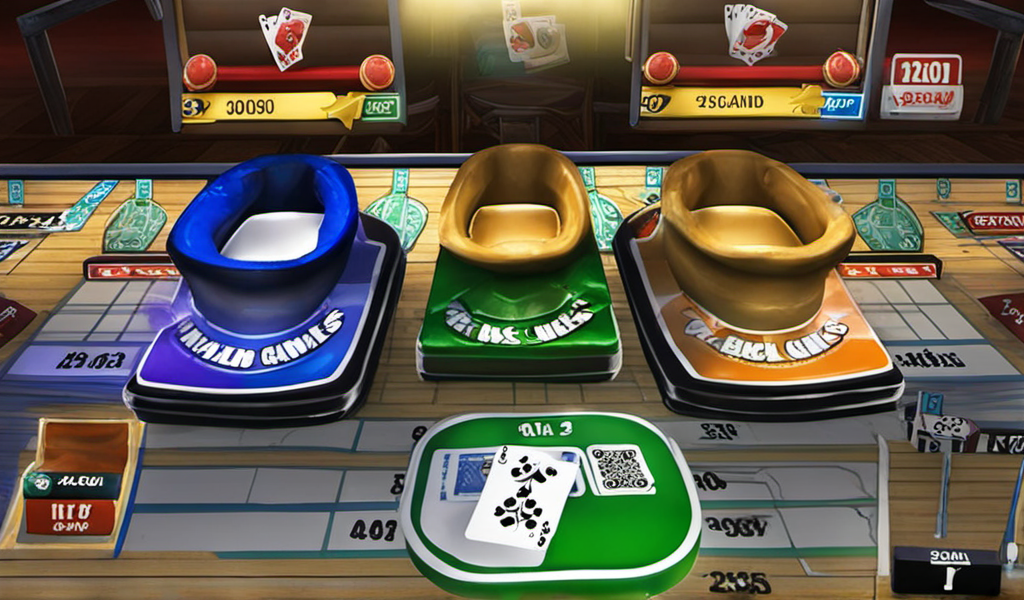Click the QR code tile

point(619,469)
